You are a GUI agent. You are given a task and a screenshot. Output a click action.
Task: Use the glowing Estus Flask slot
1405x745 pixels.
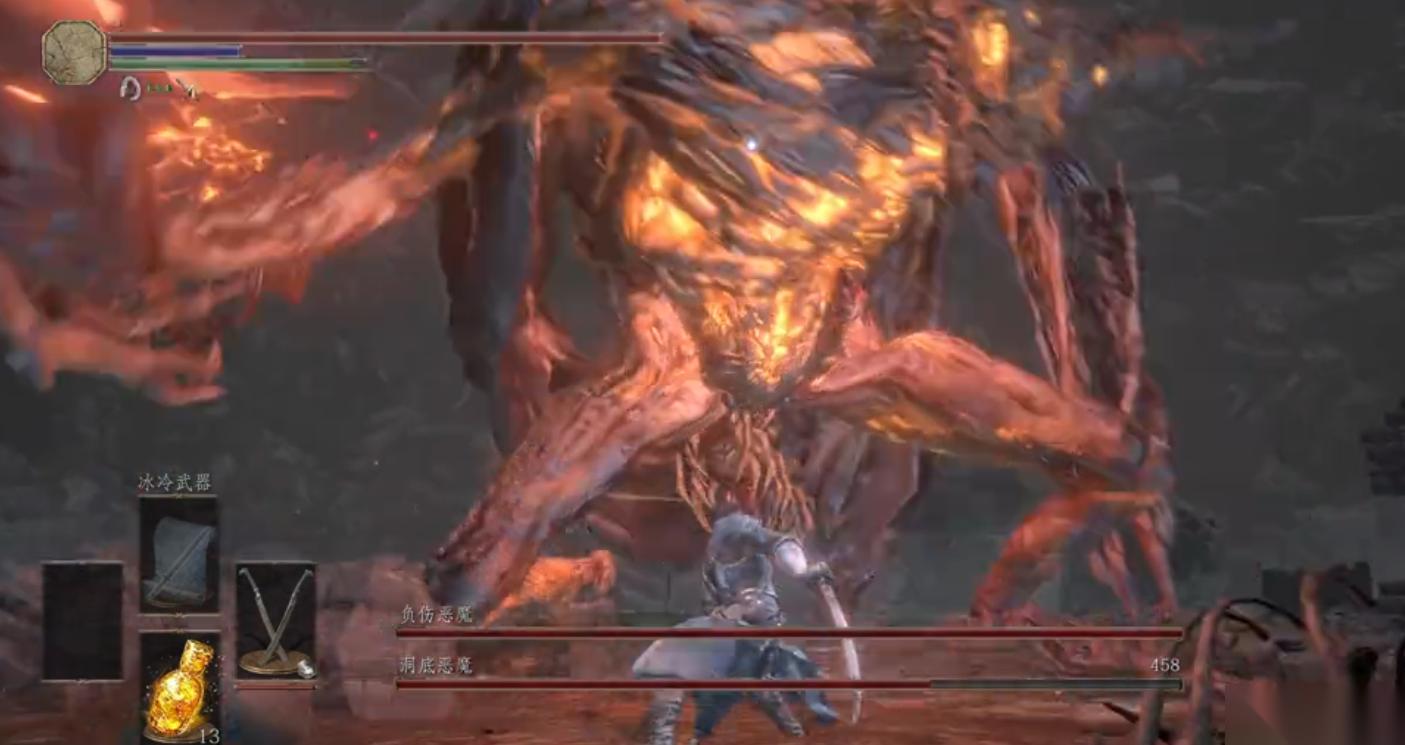pyautogui.click(x=180, y=687)
